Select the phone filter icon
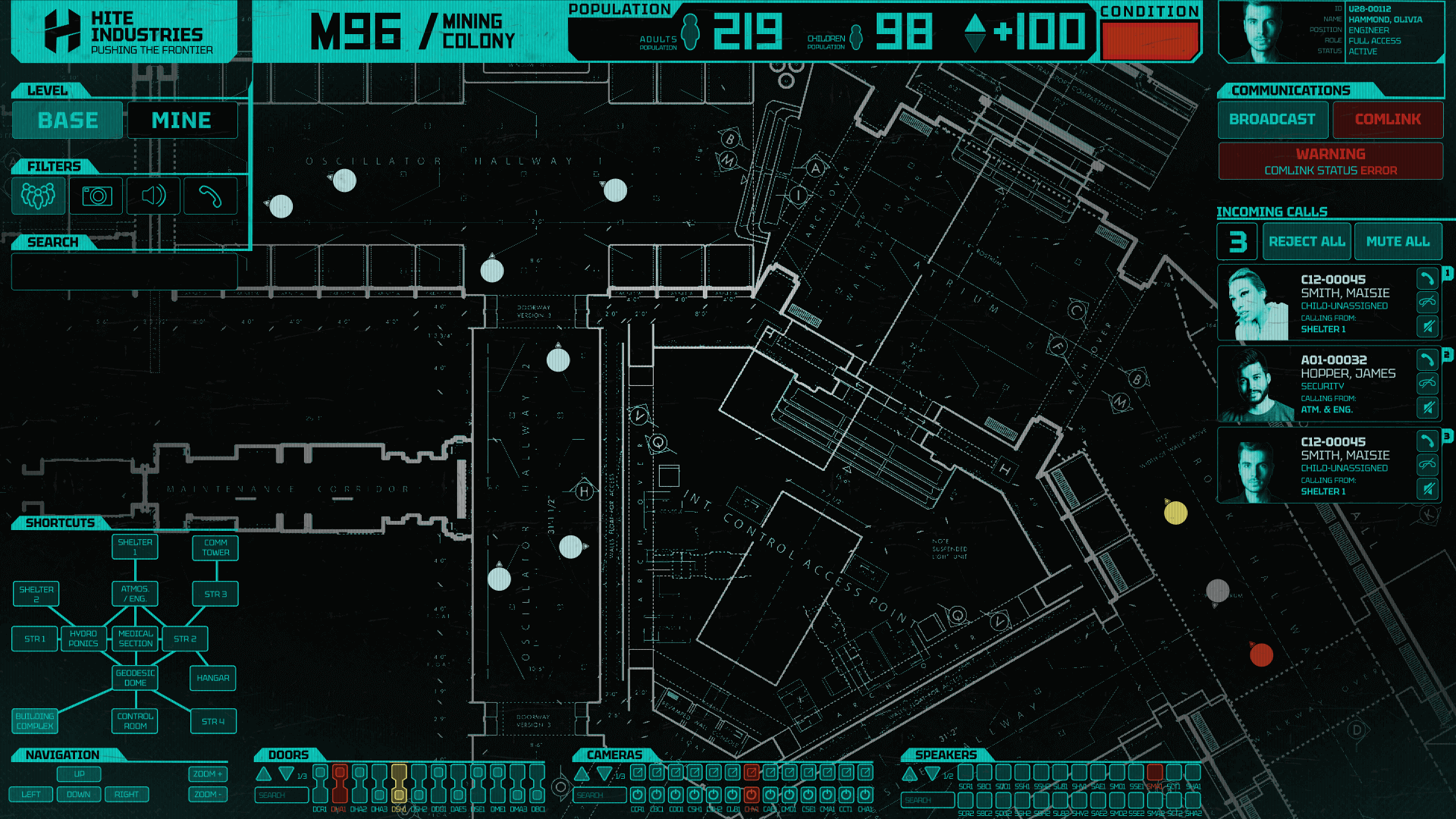The image size is (1456, 819). [x=210, y=196]
